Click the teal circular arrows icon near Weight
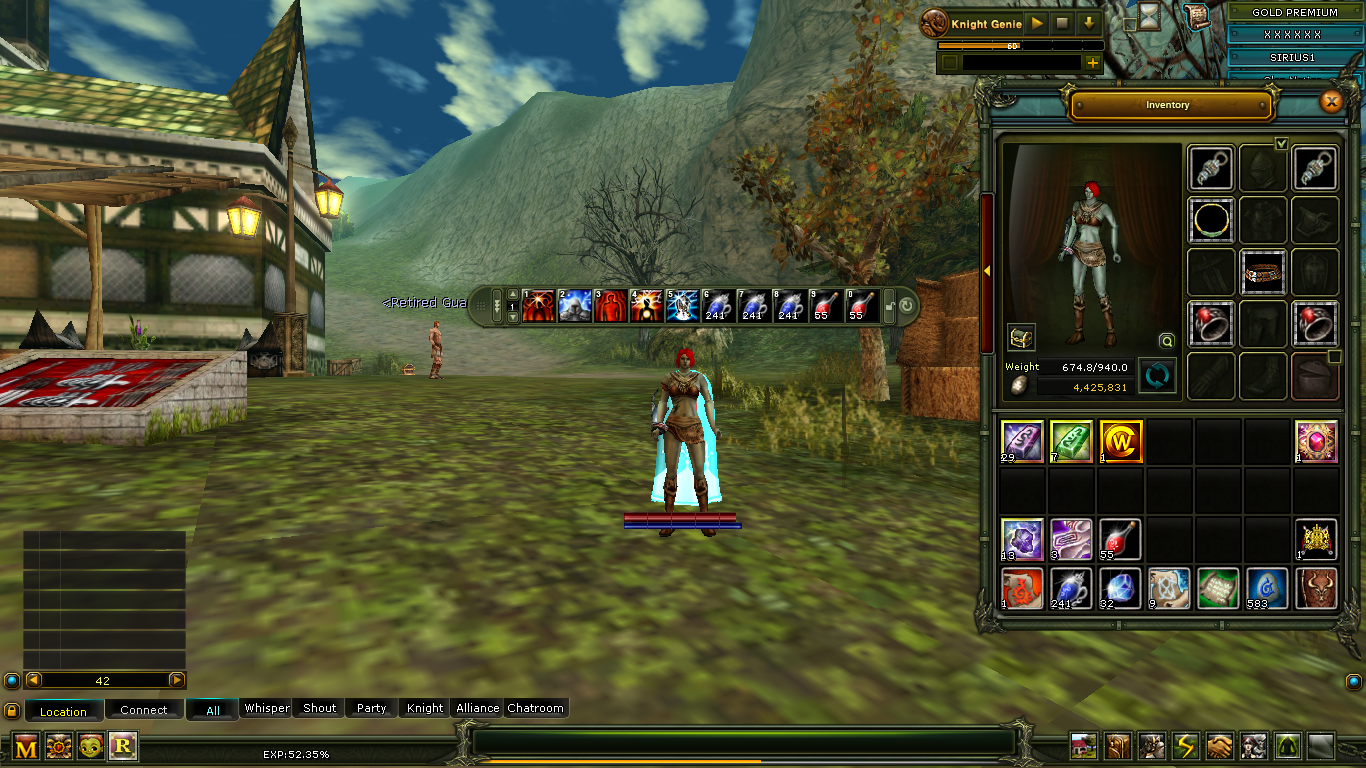The image size is (1366, 768). click(x=1157, y=377)
